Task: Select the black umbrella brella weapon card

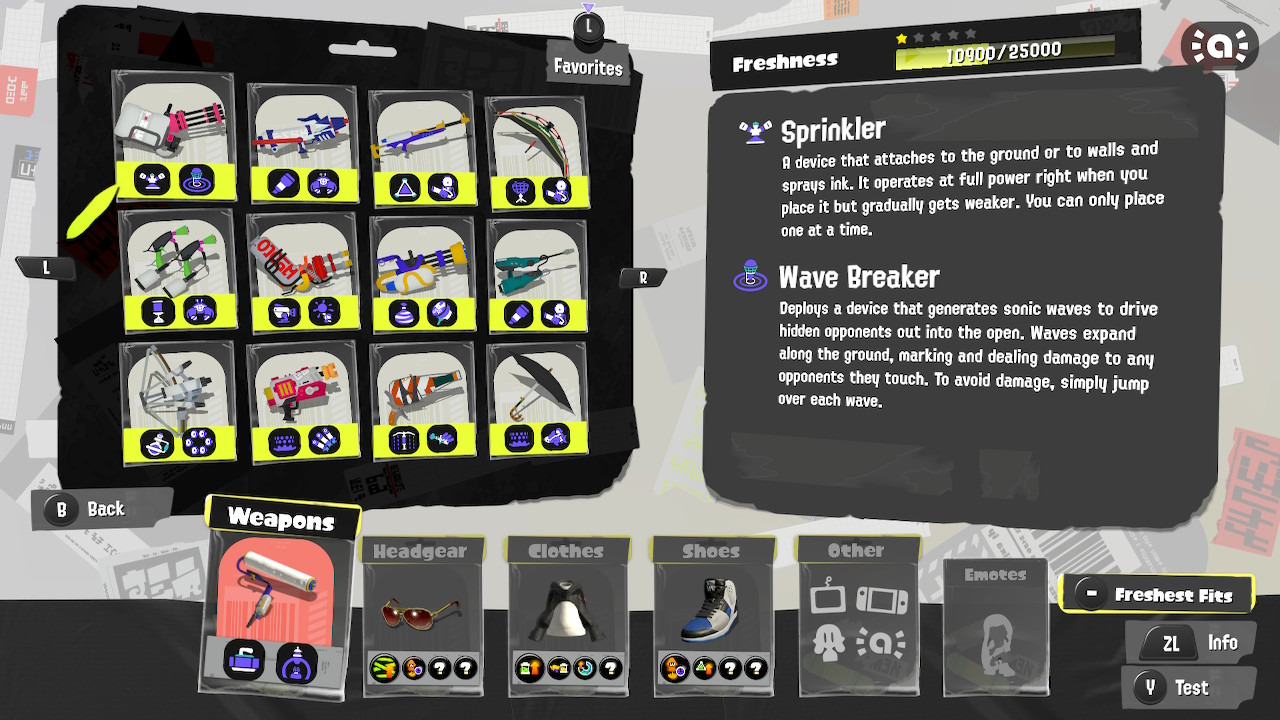Action: 538,385
